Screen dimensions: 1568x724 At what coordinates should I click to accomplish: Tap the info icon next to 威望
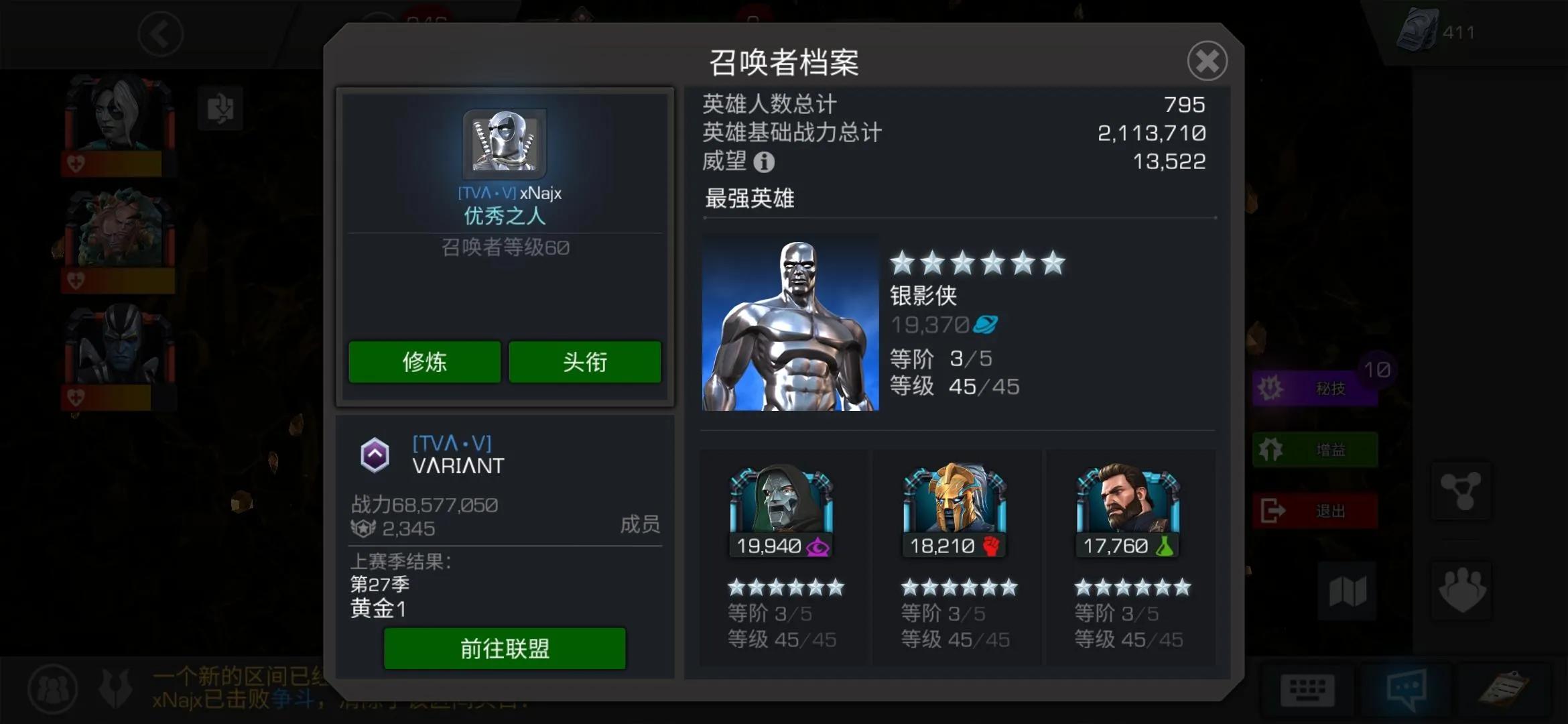coord(765,161)
